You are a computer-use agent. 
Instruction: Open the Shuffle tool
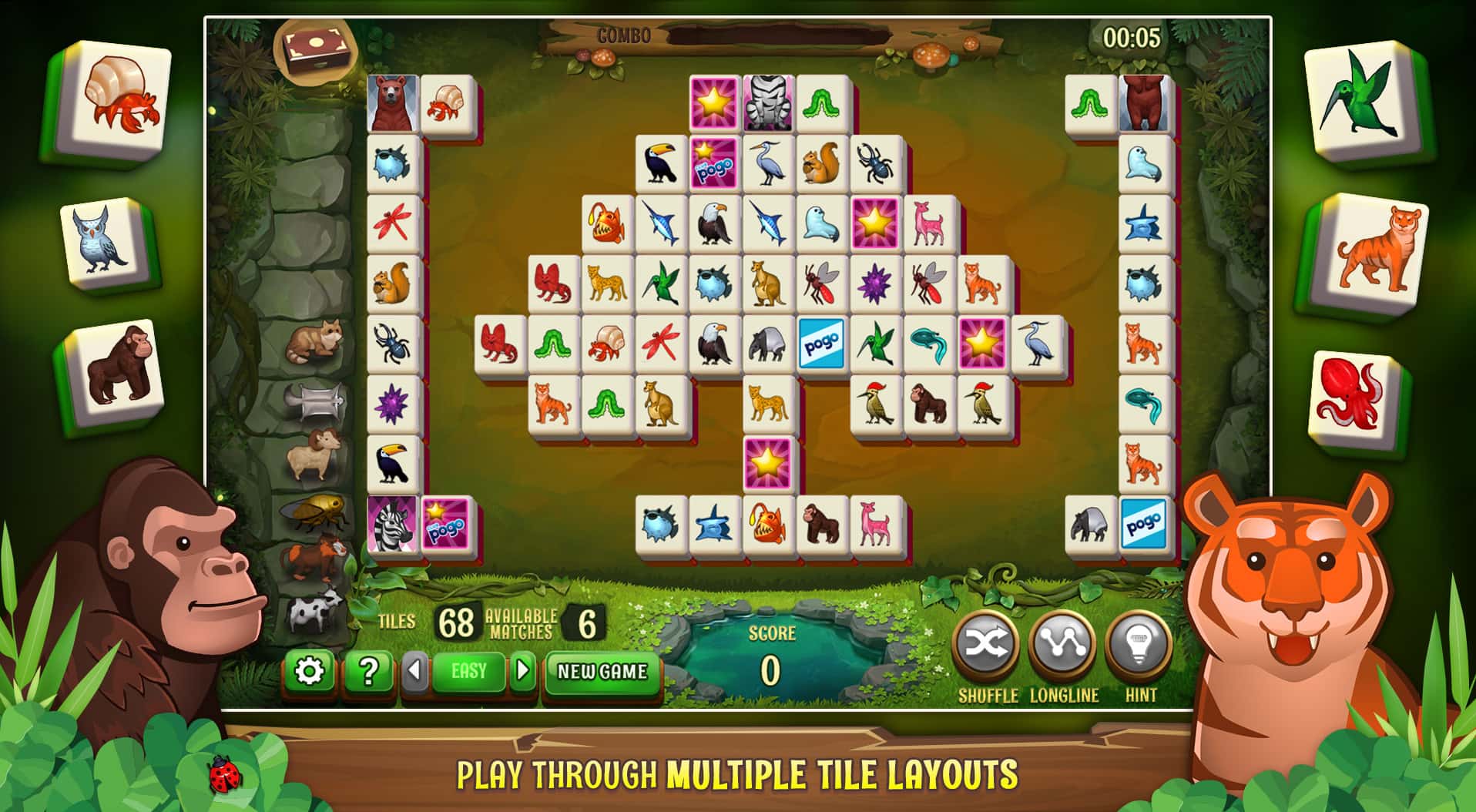[988, 646]
